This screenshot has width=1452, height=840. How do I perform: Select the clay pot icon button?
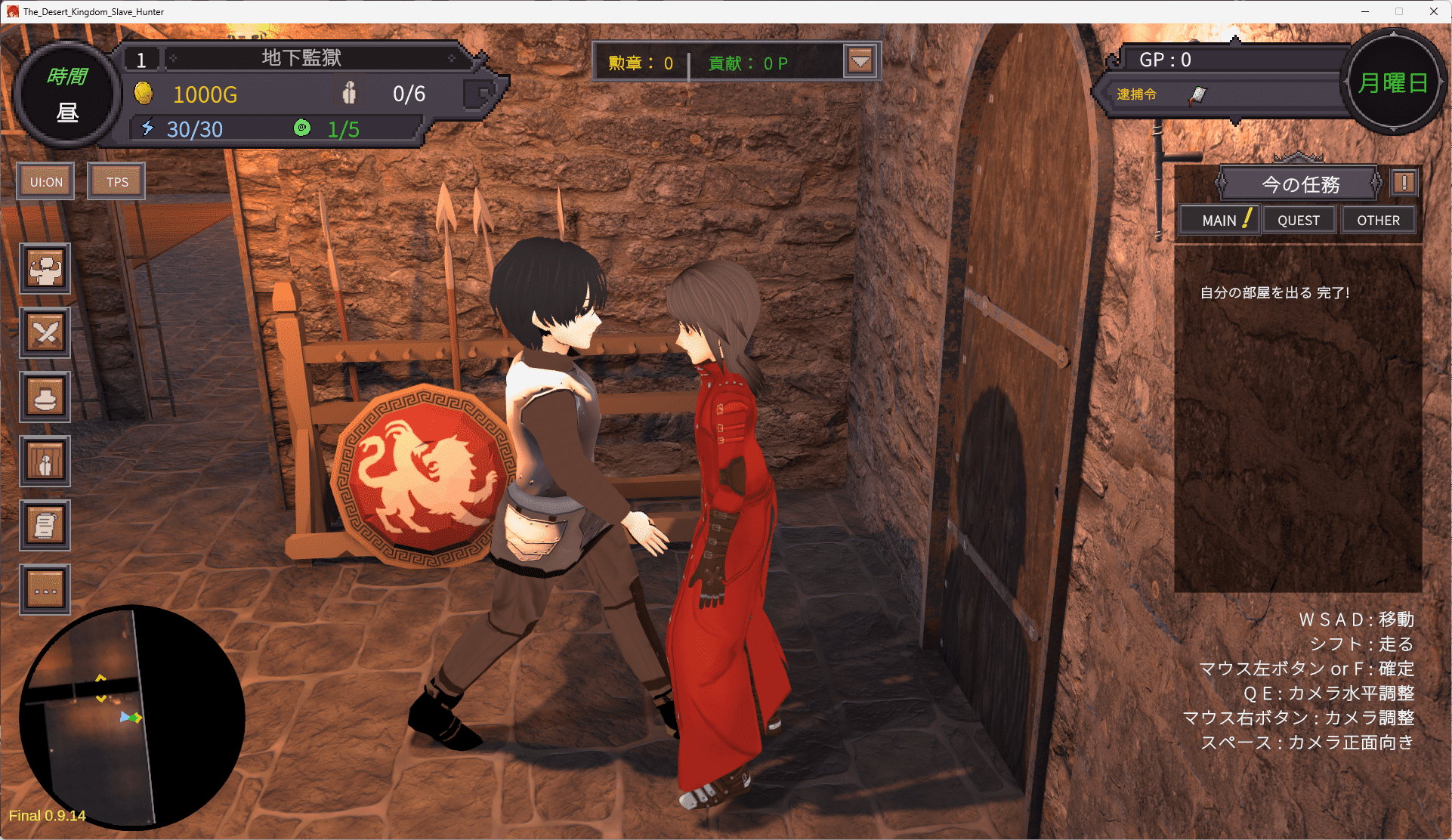click(45, 397)
